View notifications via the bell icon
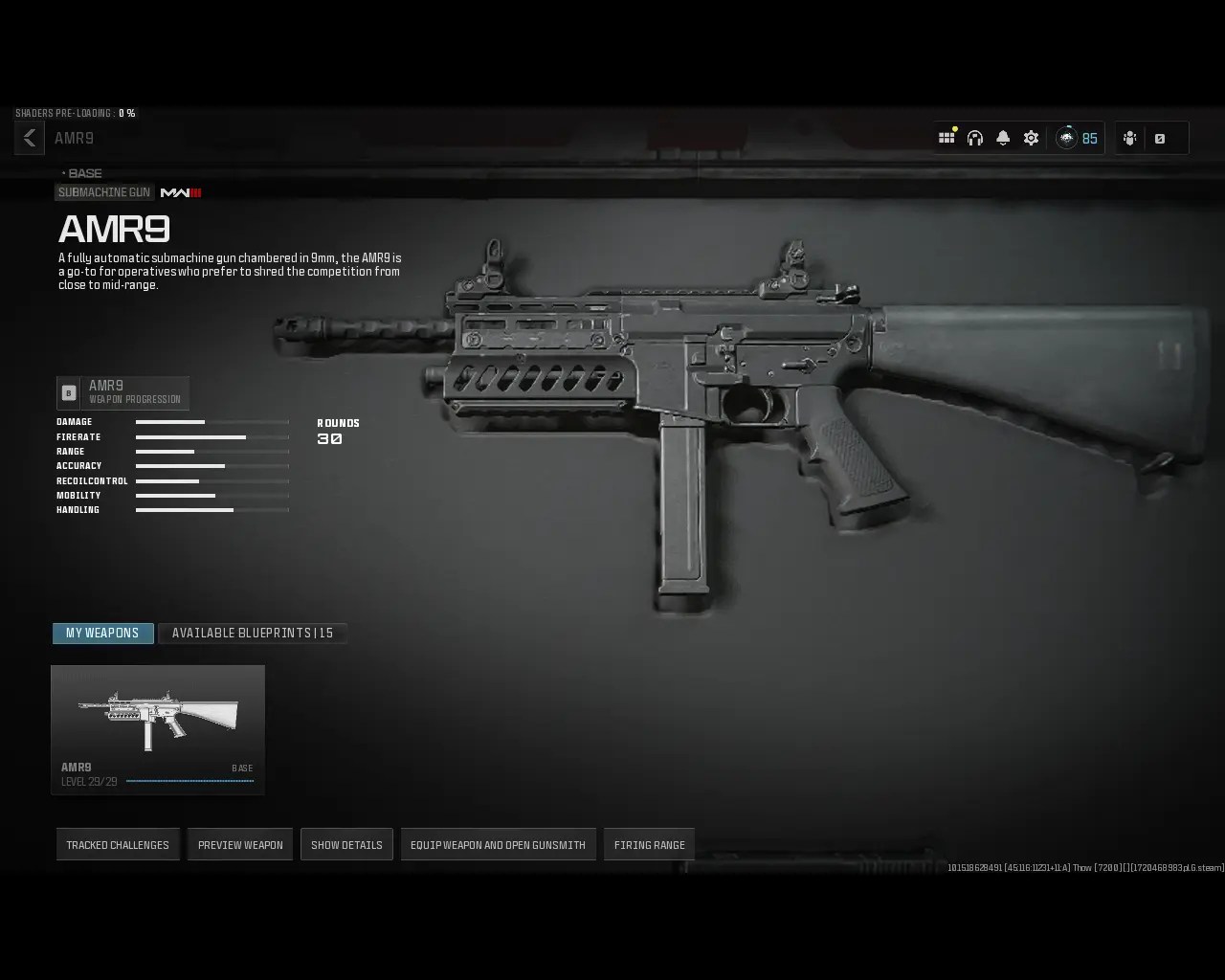 (1002, 137)
